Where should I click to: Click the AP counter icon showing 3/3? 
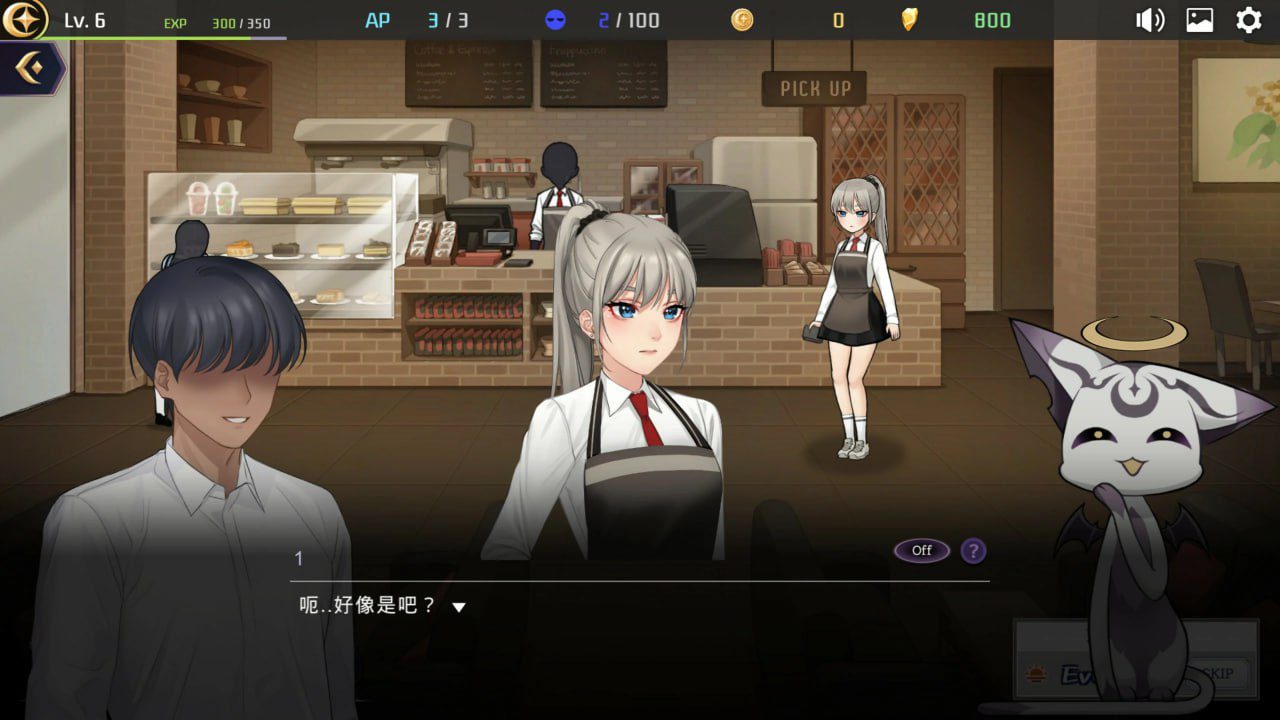[x=378, y=18]
